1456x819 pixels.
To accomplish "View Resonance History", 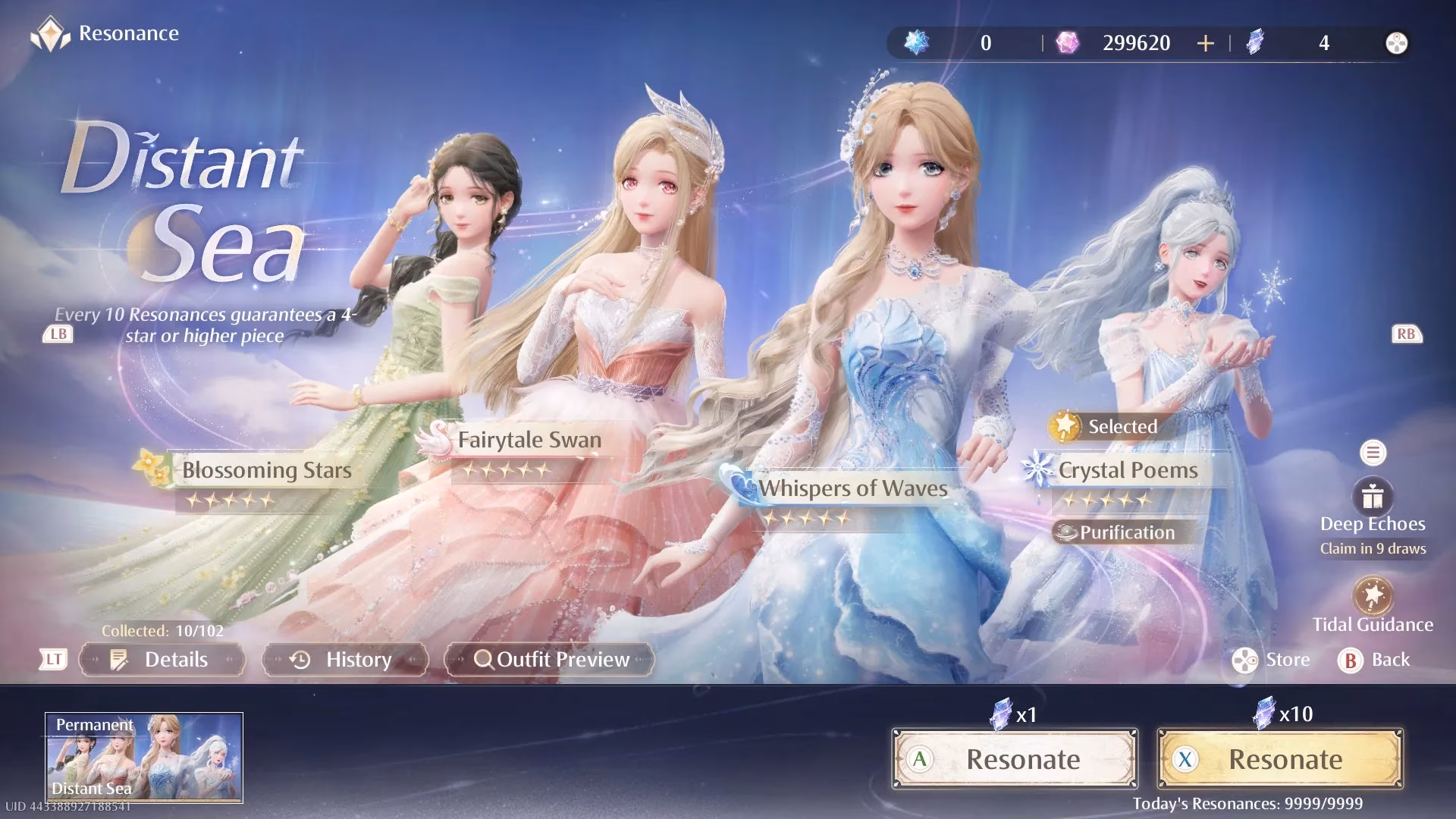I will tap(345, 660).
